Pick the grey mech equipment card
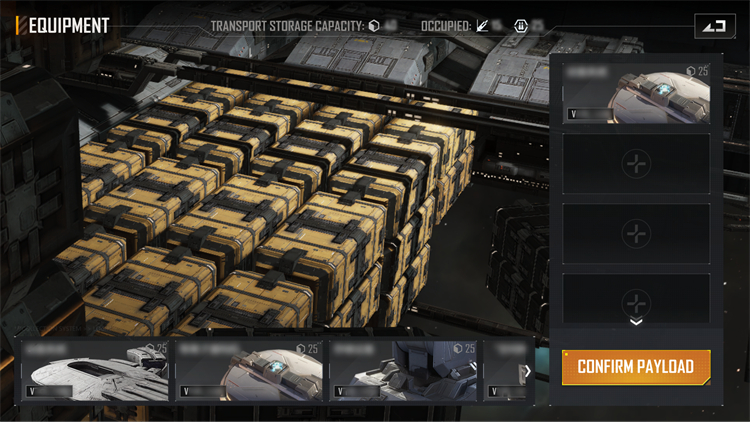Viewport: 750px width, 422px height. (x=403, y=371)
